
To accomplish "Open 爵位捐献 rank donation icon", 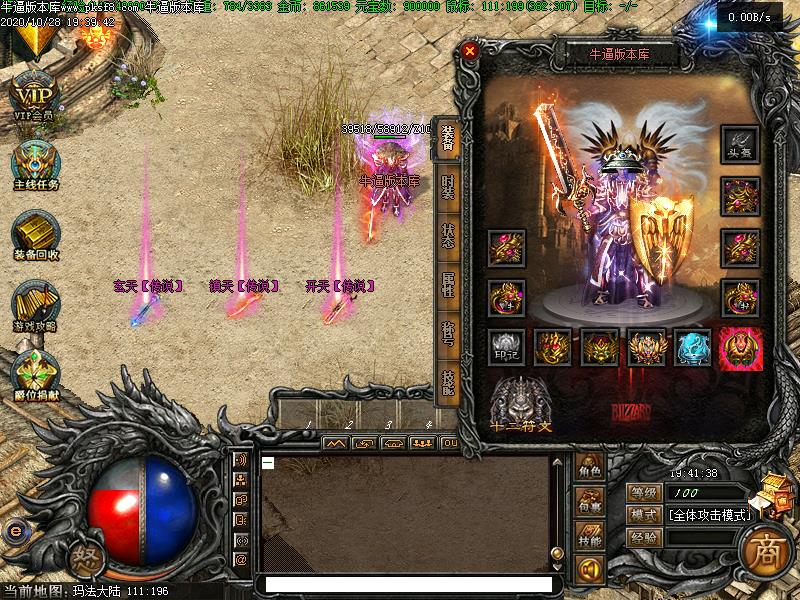I will point(36,375).
